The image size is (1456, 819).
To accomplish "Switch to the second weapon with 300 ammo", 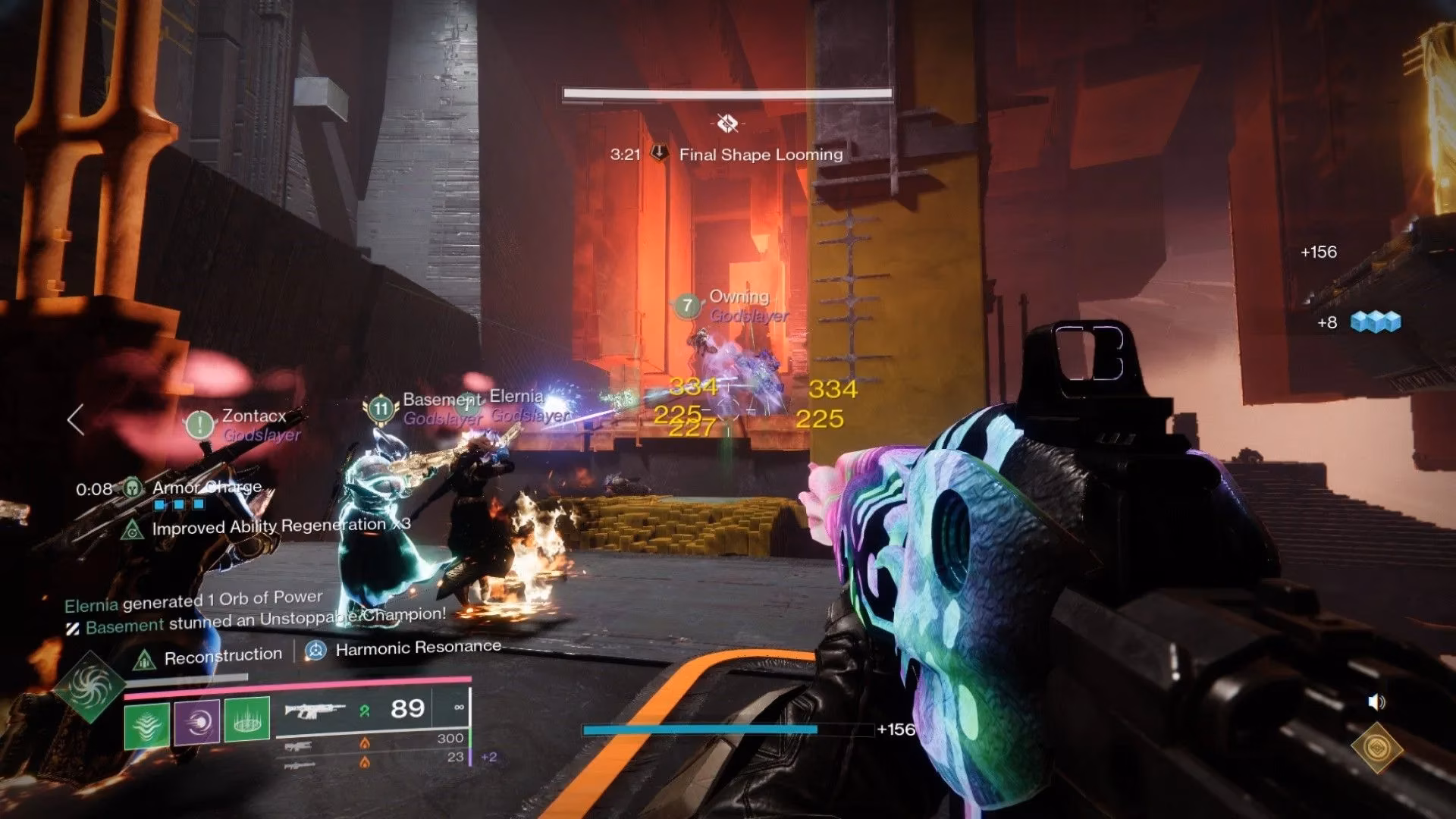I will [299, 747].
